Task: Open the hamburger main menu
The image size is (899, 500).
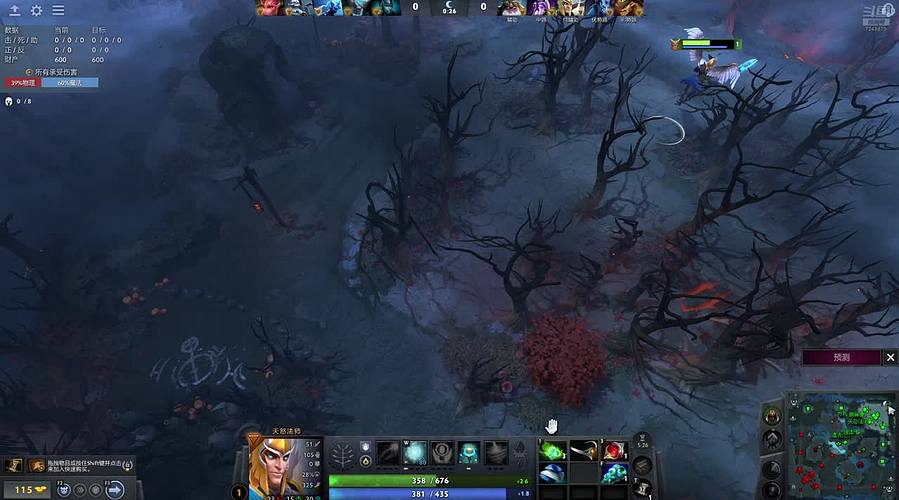Action: tap(59, 11)
